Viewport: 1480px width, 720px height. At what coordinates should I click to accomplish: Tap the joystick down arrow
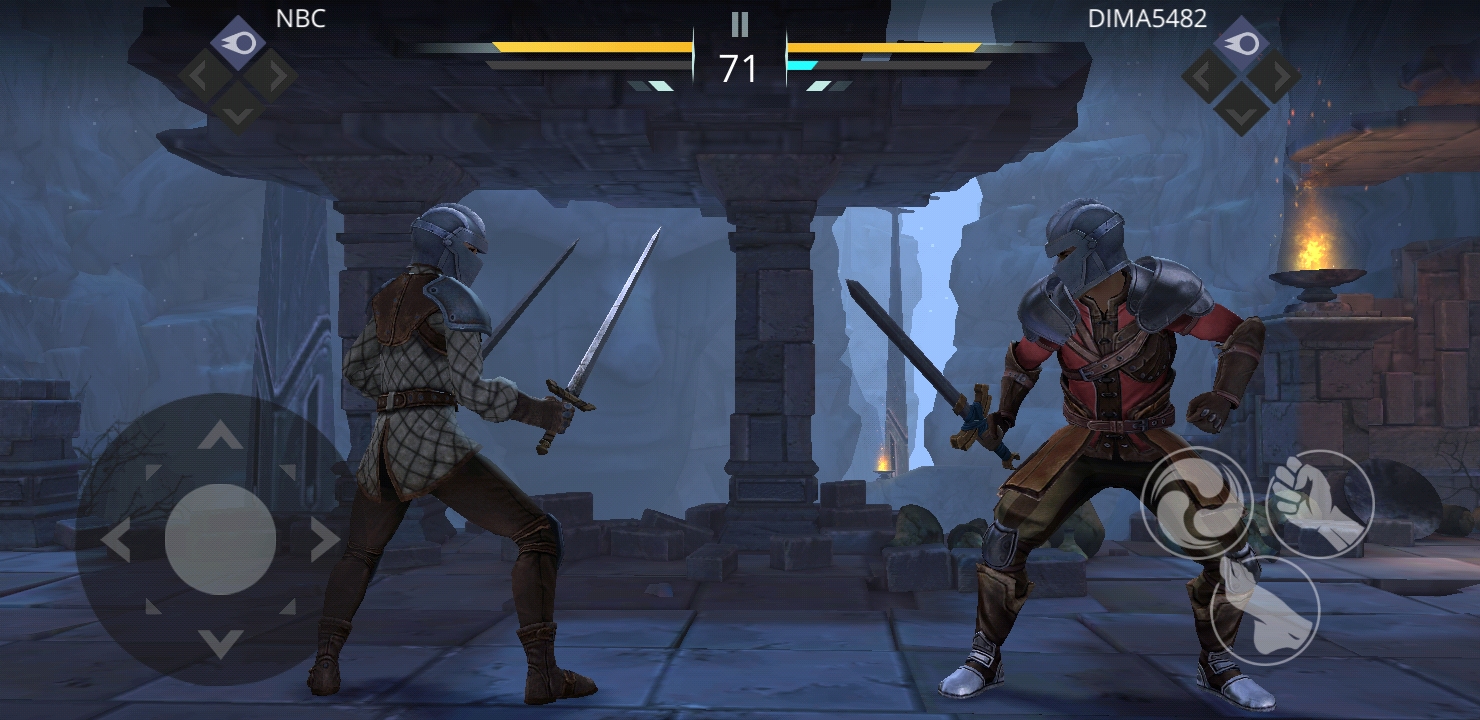(x=220, y=643)
